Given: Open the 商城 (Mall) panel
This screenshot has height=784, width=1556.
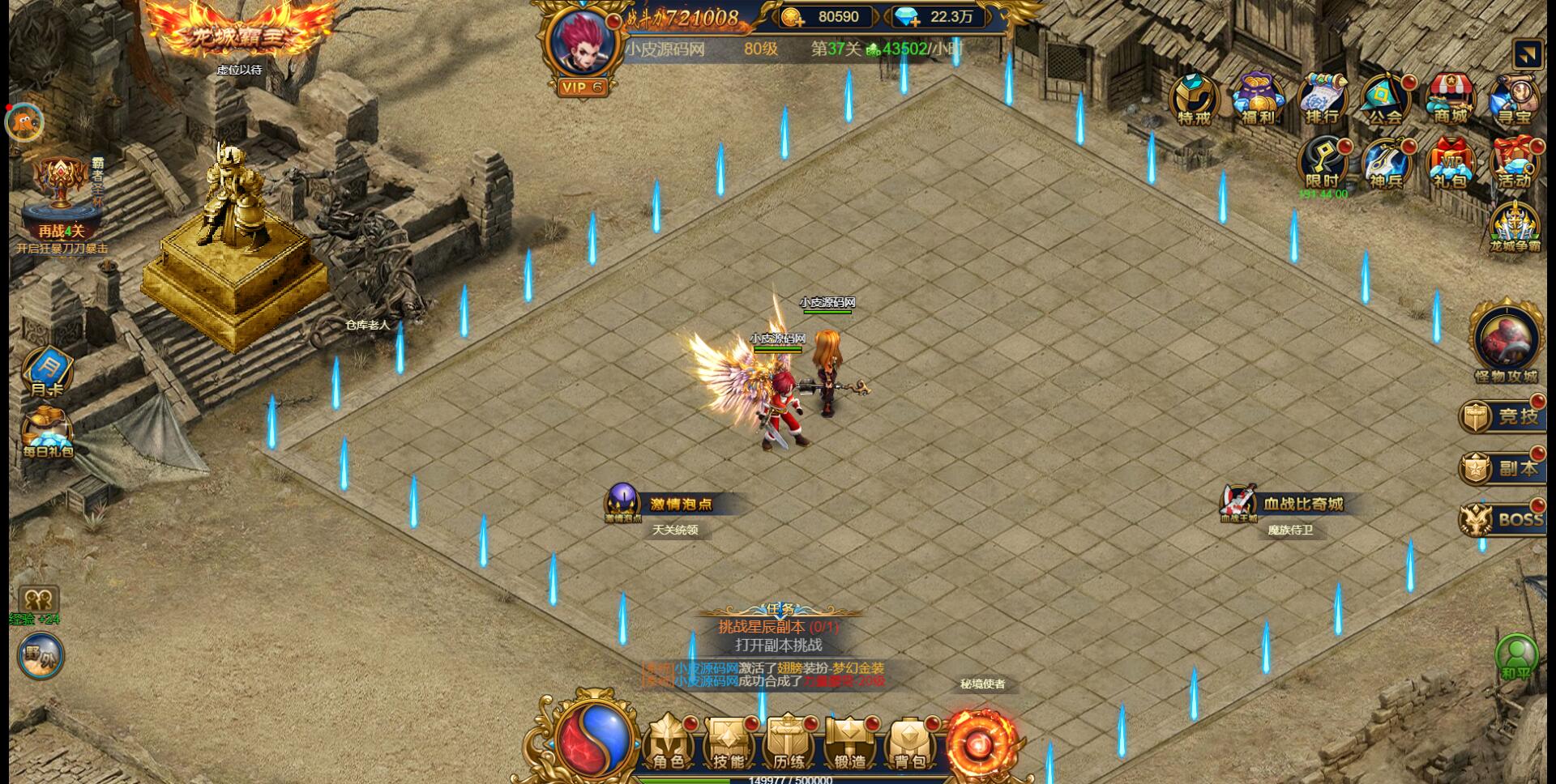Looking at the screenshot, I should pyautogui.click(x=1451, y=99).
